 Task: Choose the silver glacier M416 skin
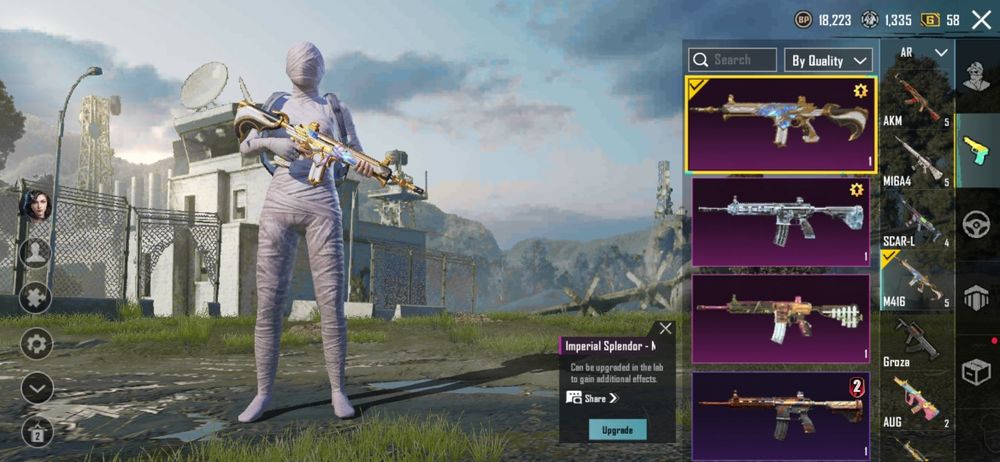tap(780, 222)
